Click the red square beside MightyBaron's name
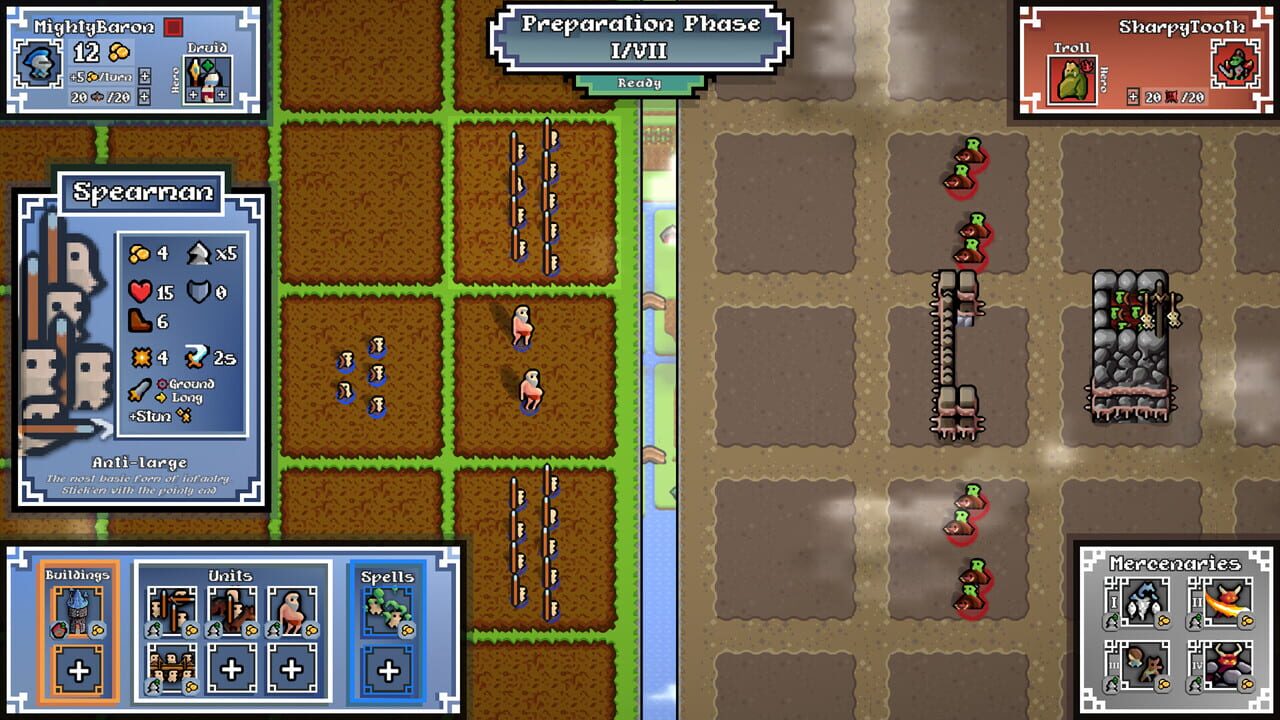The height and width of the screenshot is (720, 1280). (173, 27)
